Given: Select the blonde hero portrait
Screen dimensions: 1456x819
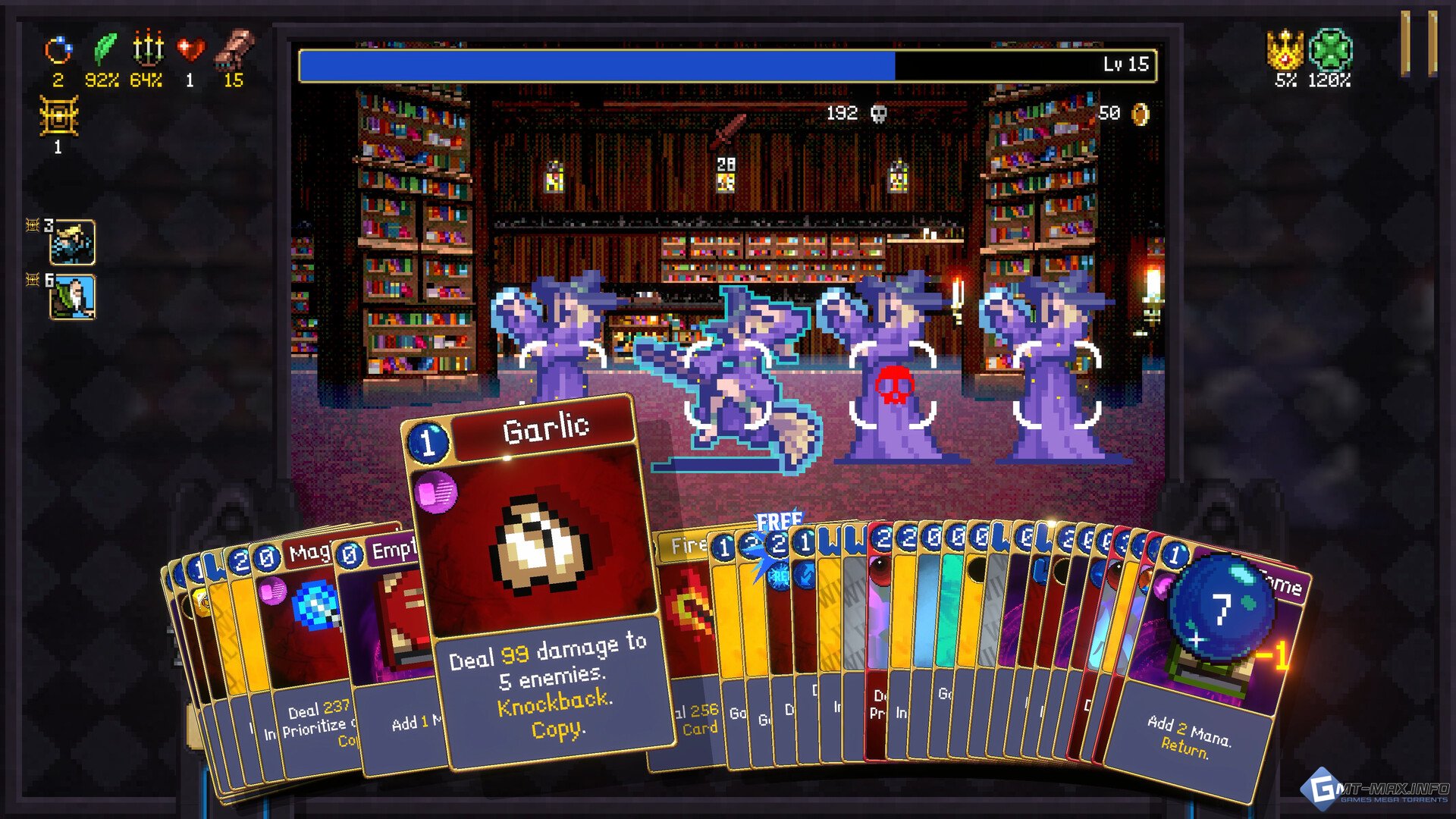Looking at the screenshot, I should pyautogui.click(x=73, y=243).
